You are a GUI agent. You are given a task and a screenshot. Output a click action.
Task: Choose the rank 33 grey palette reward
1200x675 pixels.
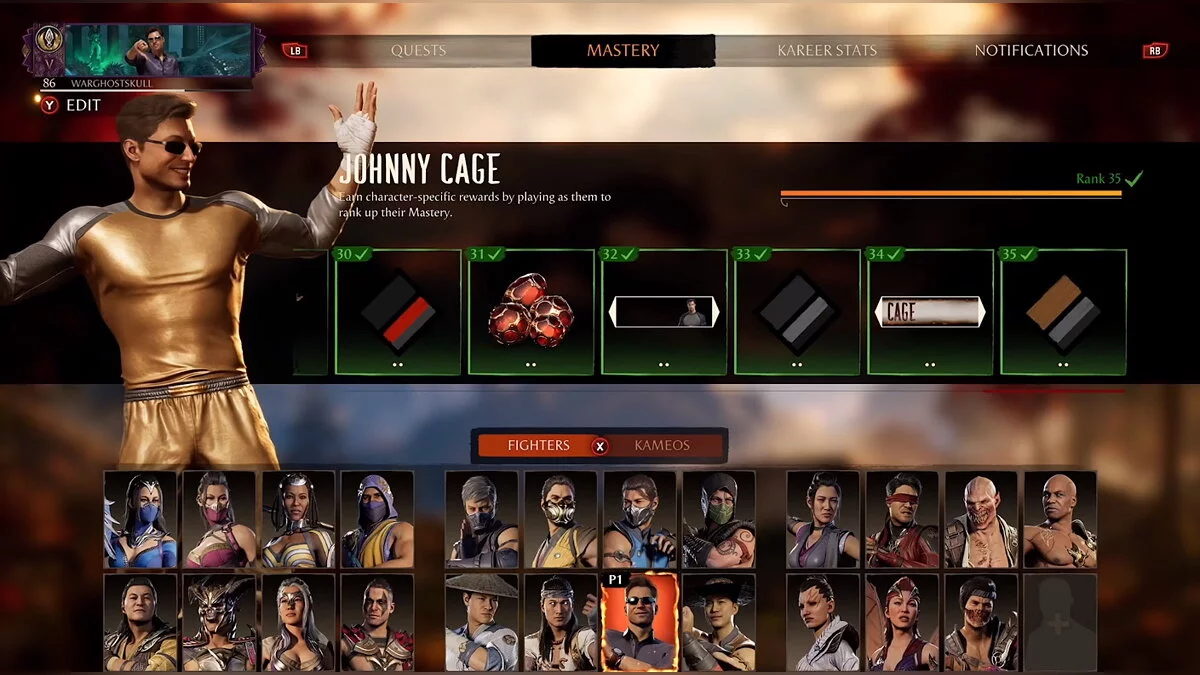point(796,312)
